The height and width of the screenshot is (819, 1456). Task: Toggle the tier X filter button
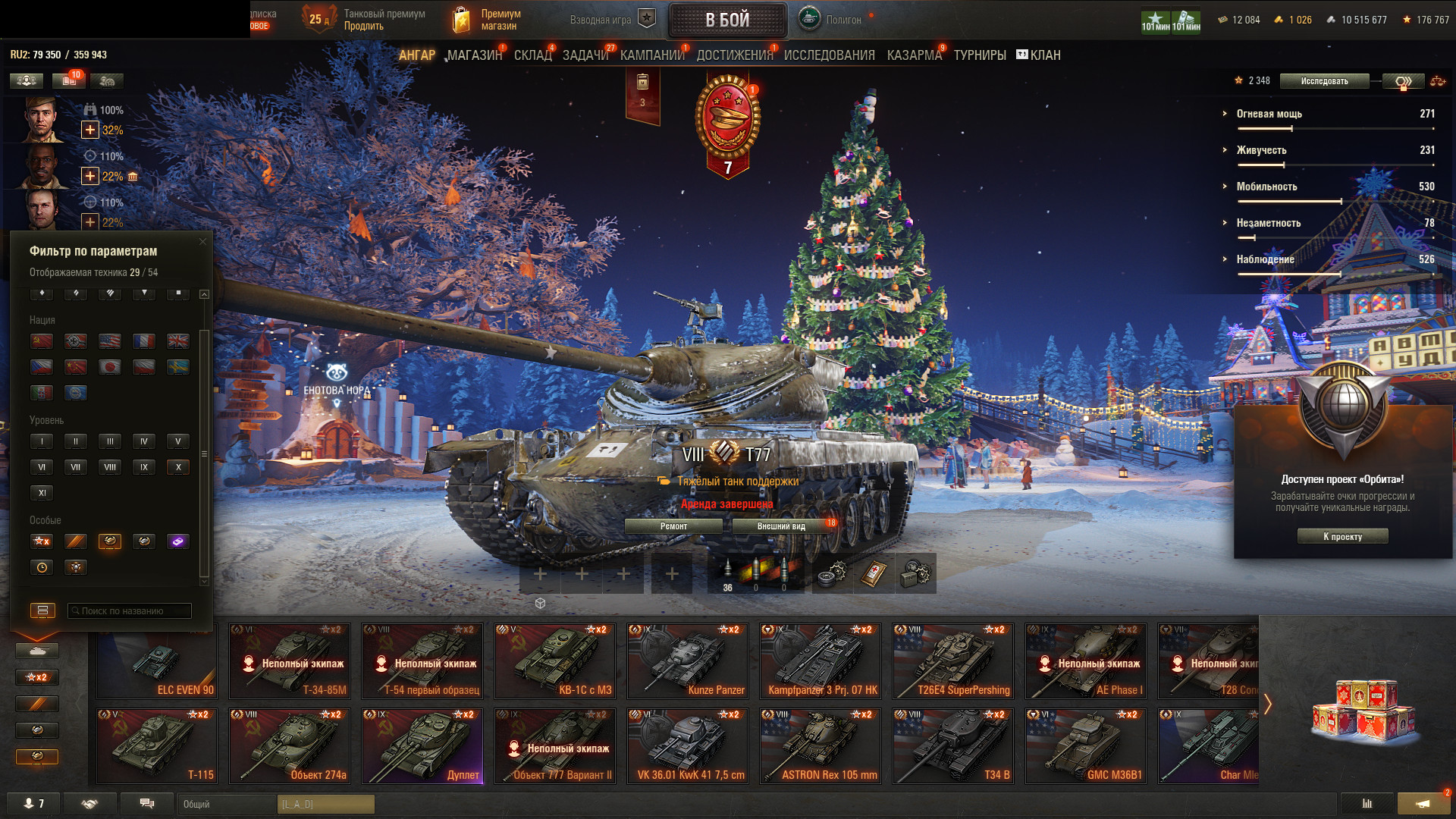178,467
